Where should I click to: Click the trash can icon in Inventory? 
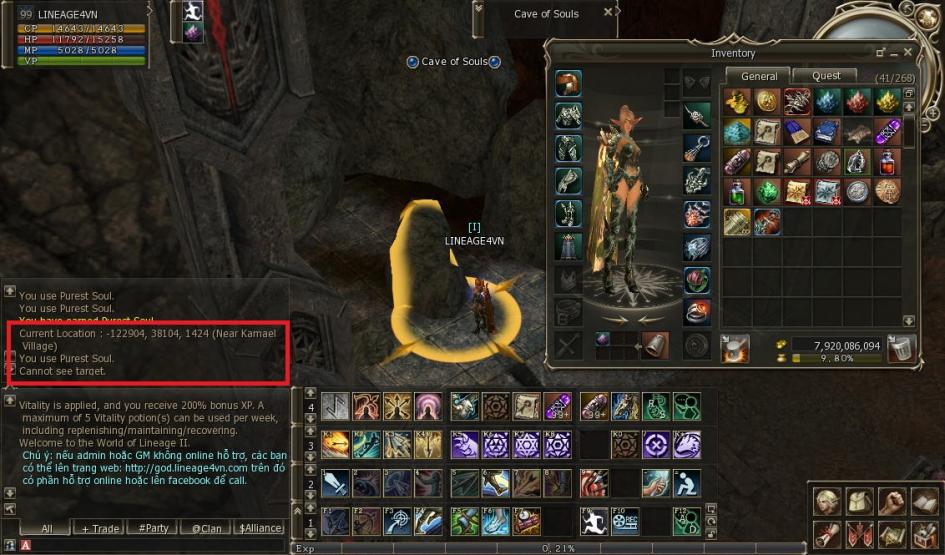coord(902,348)
